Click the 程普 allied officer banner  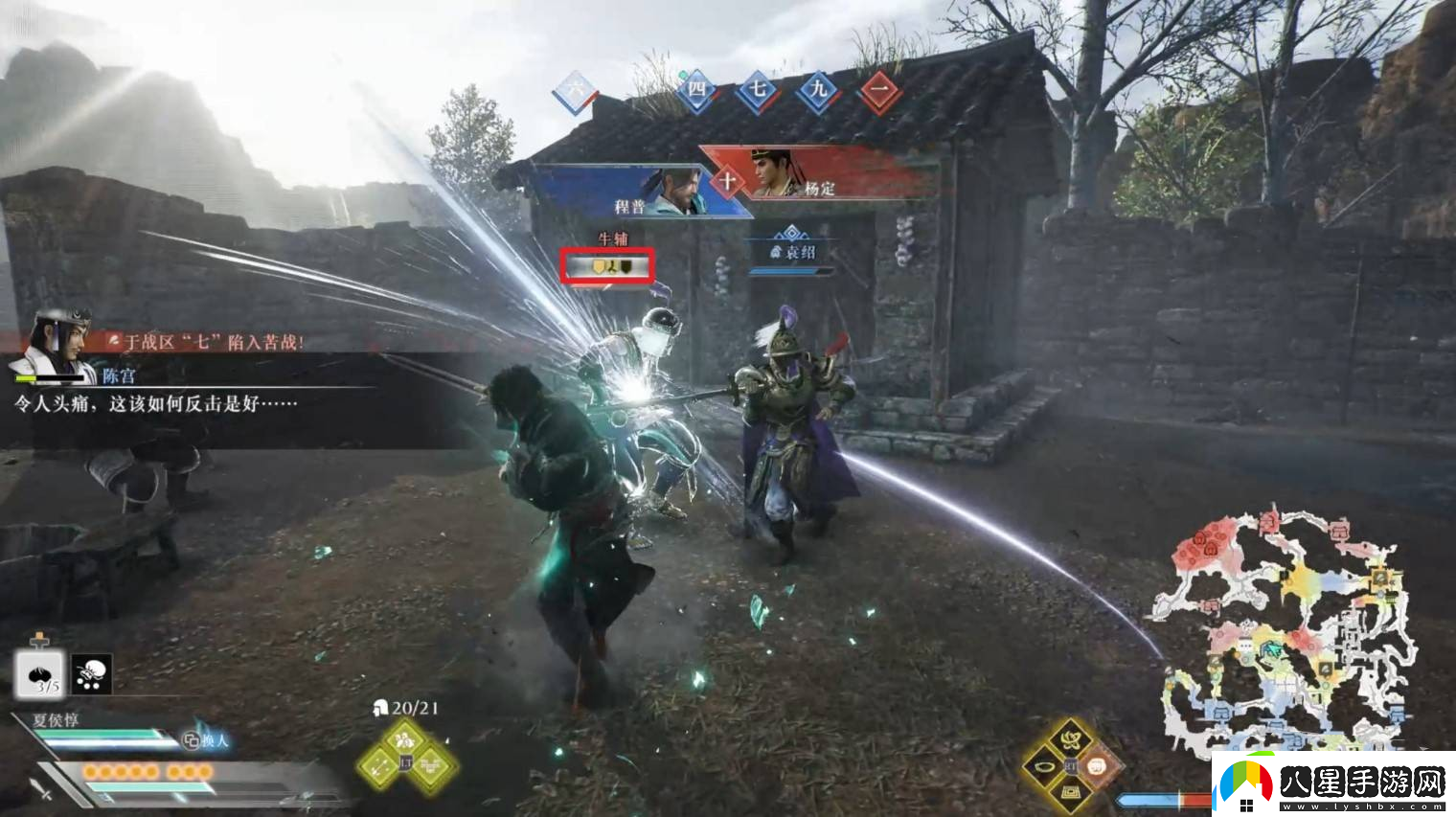tap(630, 193)
